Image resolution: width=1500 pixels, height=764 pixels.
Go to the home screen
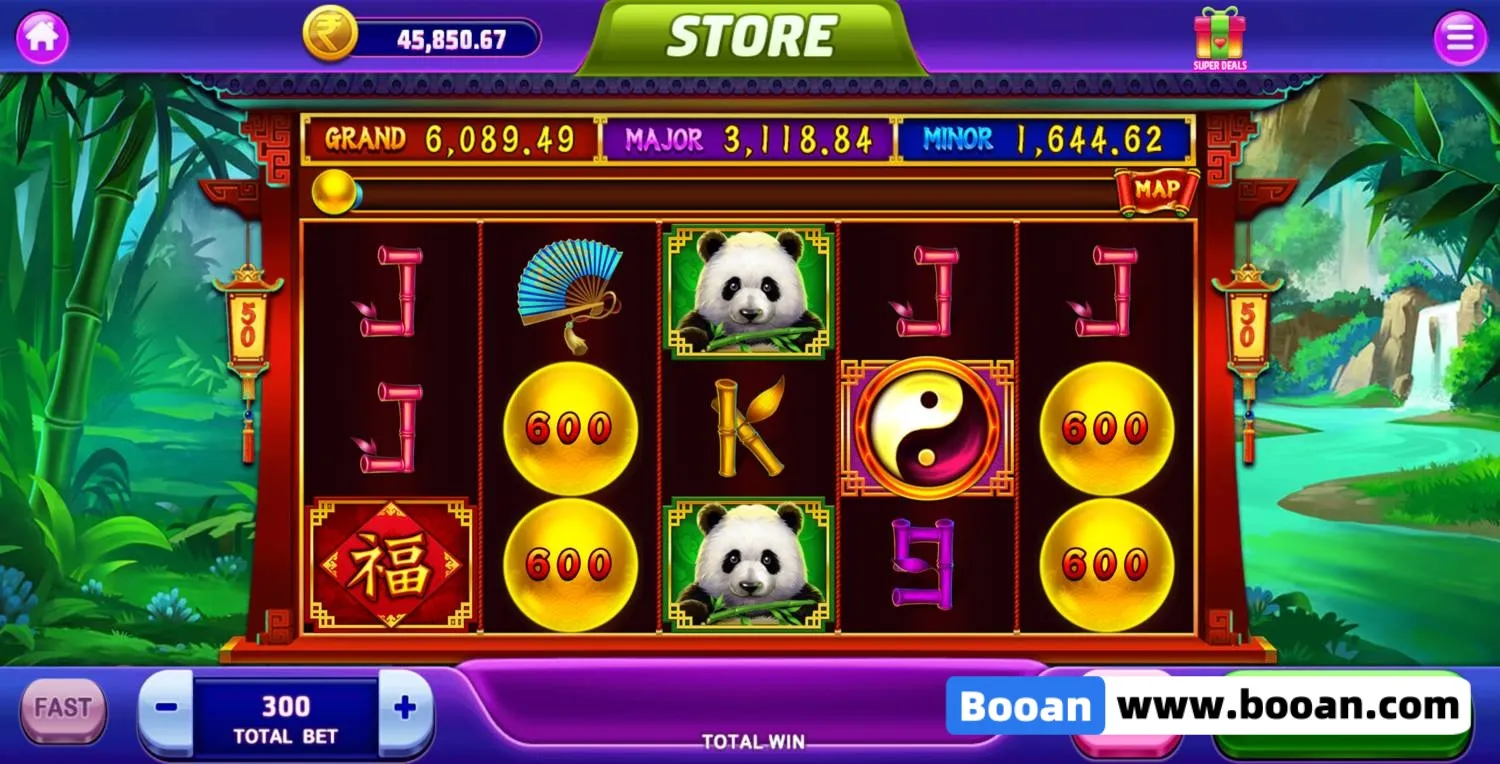click(x=42, y=38)
